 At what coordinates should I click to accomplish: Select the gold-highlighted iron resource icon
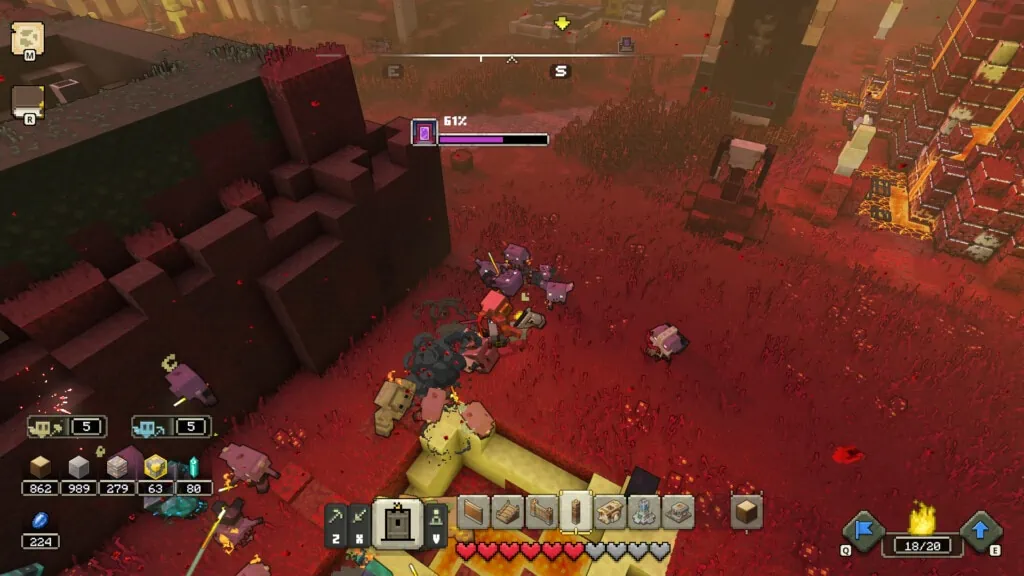click(x=155, y=467)
